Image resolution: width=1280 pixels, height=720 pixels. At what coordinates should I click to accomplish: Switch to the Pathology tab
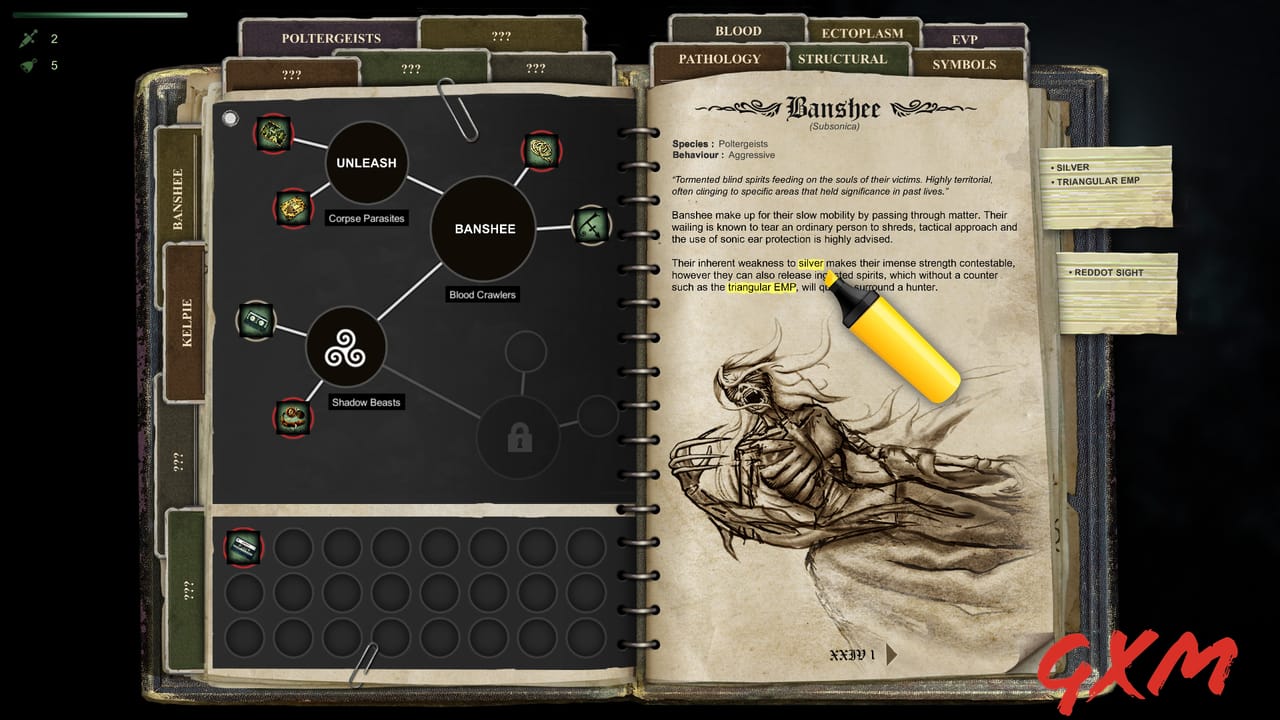(719, 59)
